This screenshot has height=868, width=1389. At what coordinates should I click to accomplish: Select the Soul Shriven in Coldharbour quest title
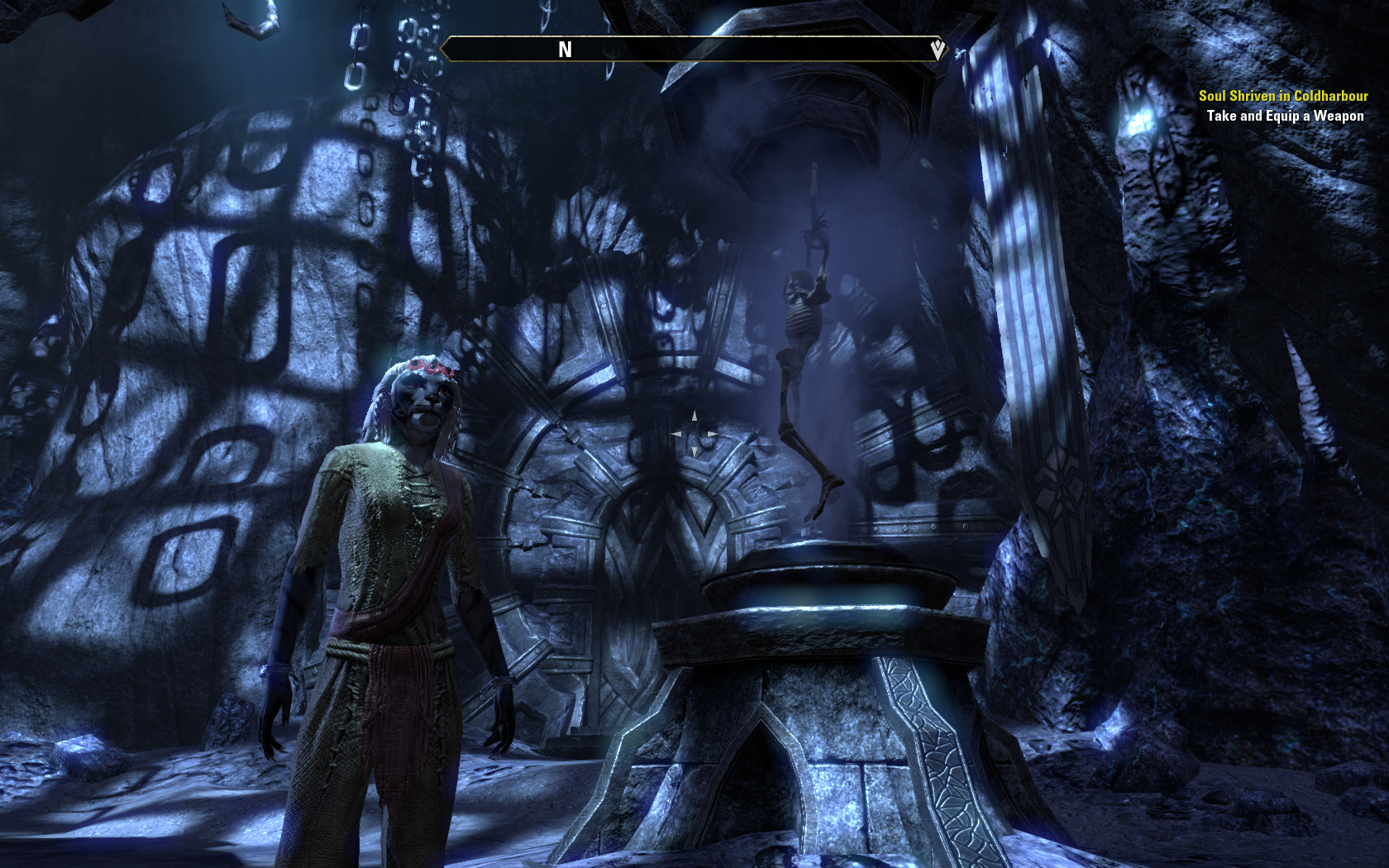(1283, 96)
